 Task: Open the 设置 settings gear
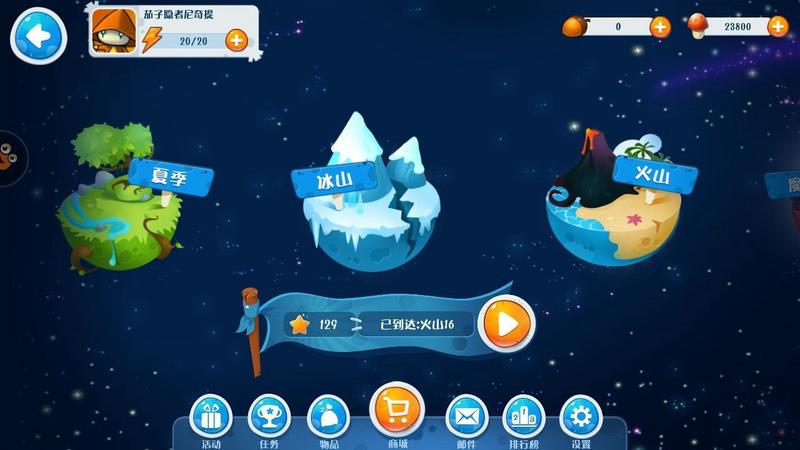(x=581, y=416)
